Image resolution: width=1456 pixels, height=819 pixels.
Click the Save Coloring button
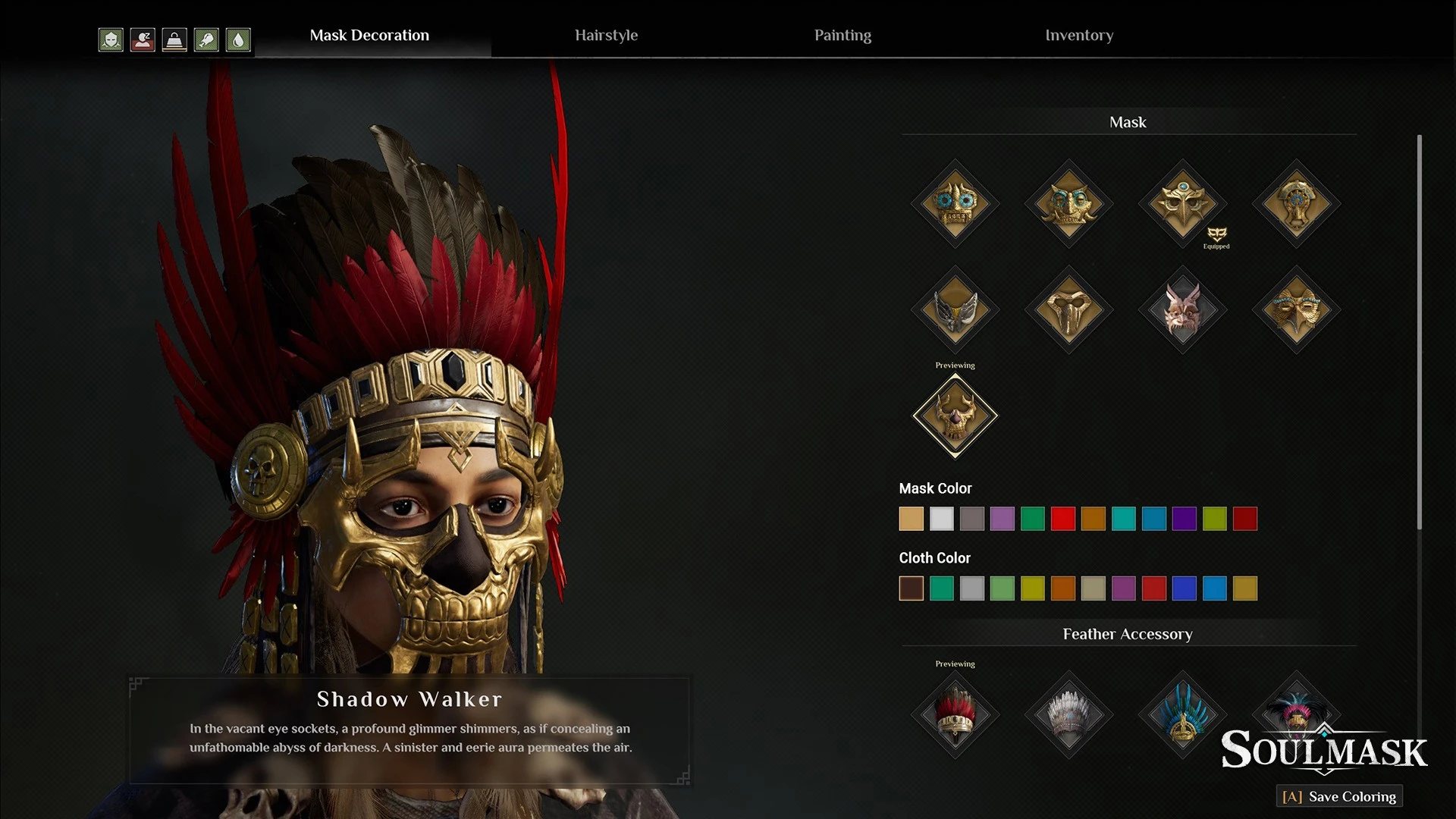pos(1339,796)
